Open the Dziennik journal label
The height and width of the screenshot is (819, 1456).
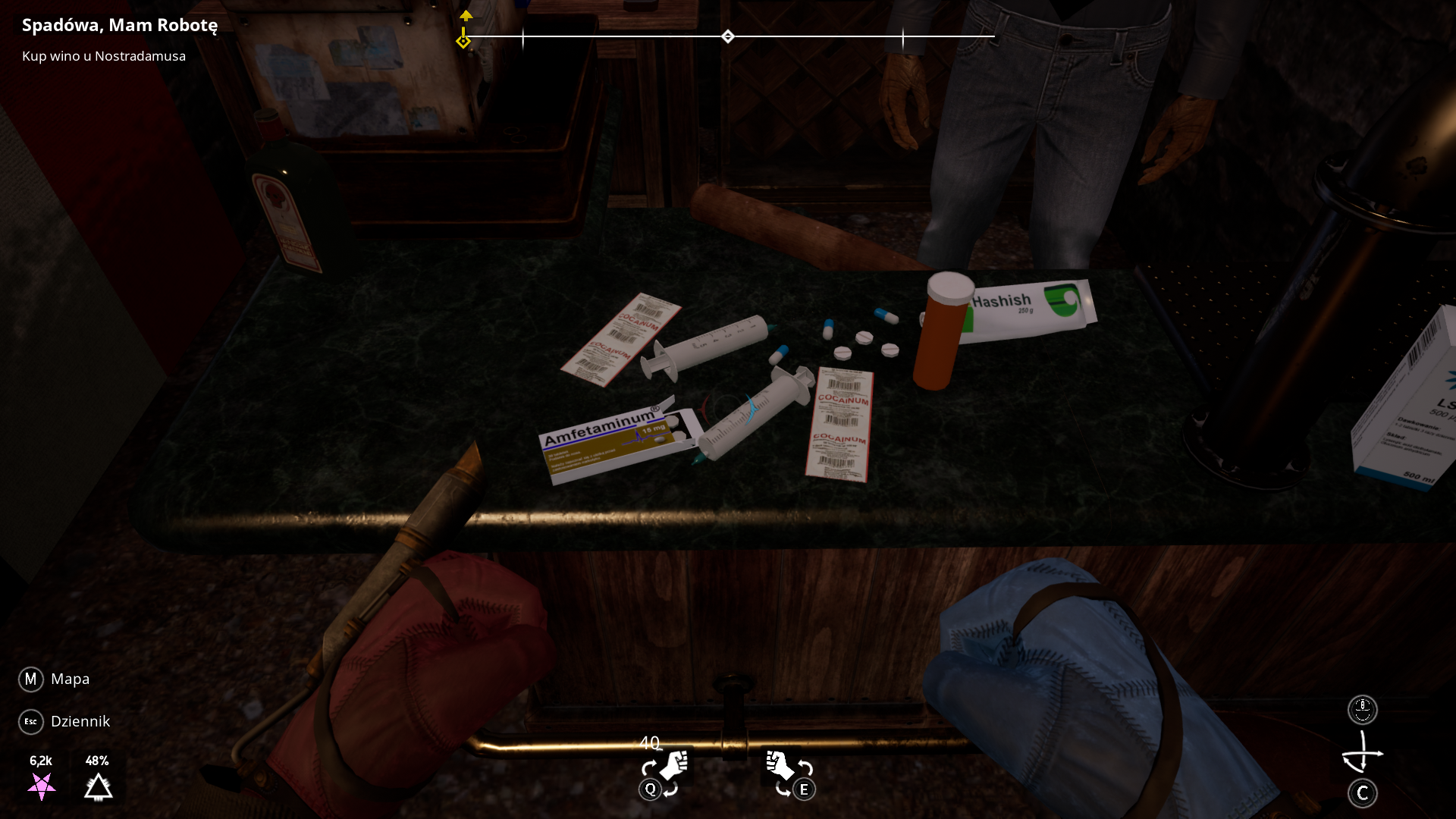tap(80, 721)
